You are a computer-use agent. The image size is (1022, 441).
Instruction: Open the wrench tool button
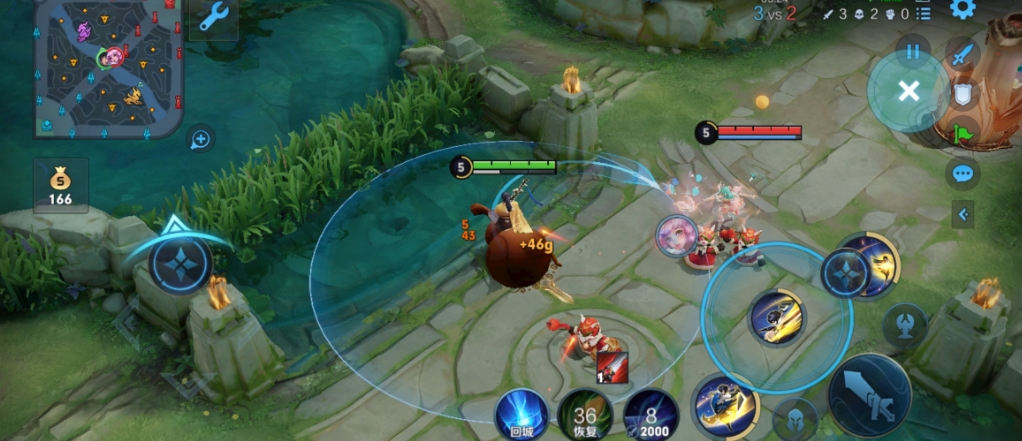pyautogui.click(x=213, y=18)
